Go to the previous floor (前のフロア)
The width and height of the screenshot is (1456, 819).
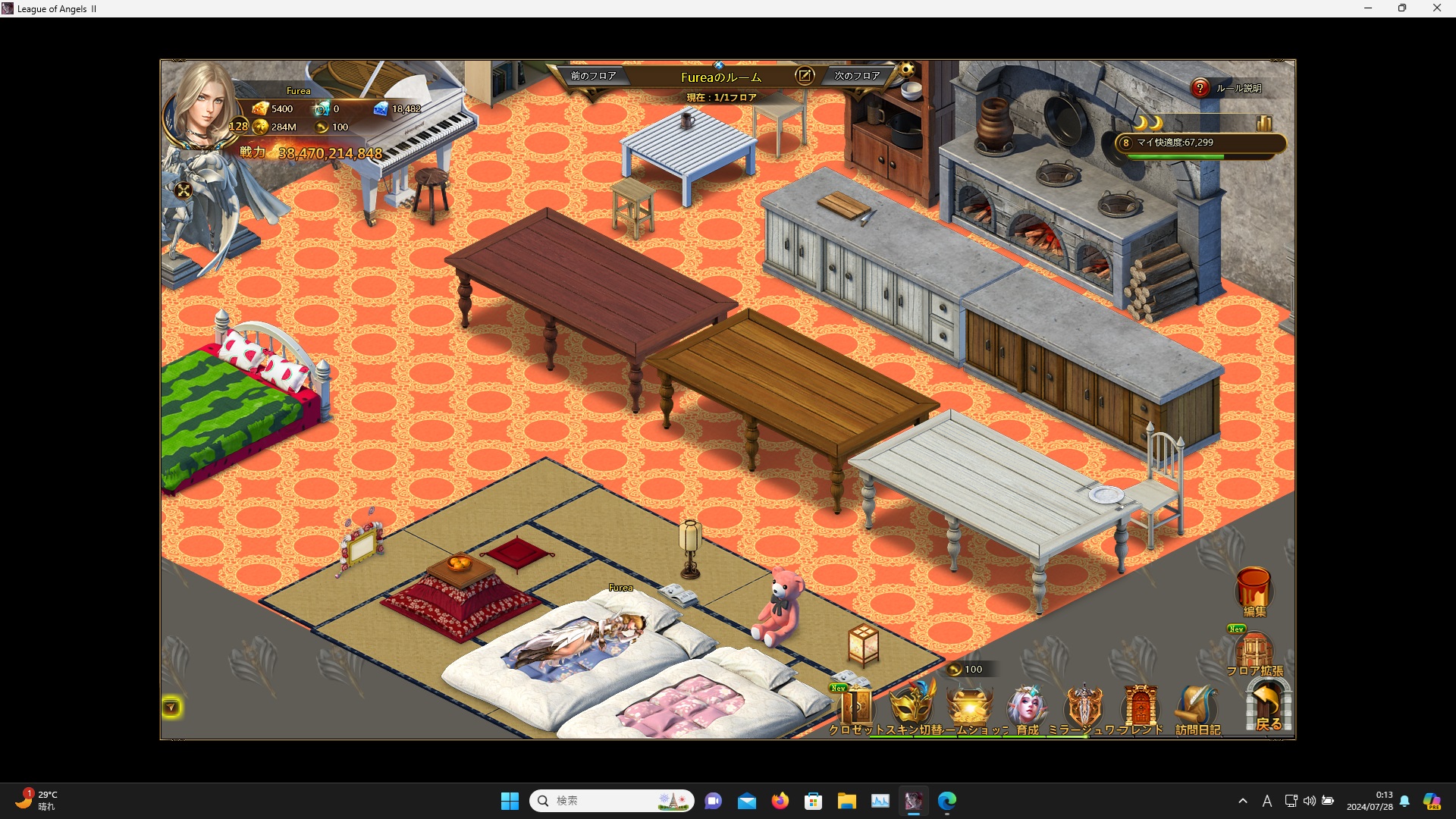click(x=593, y=76)
